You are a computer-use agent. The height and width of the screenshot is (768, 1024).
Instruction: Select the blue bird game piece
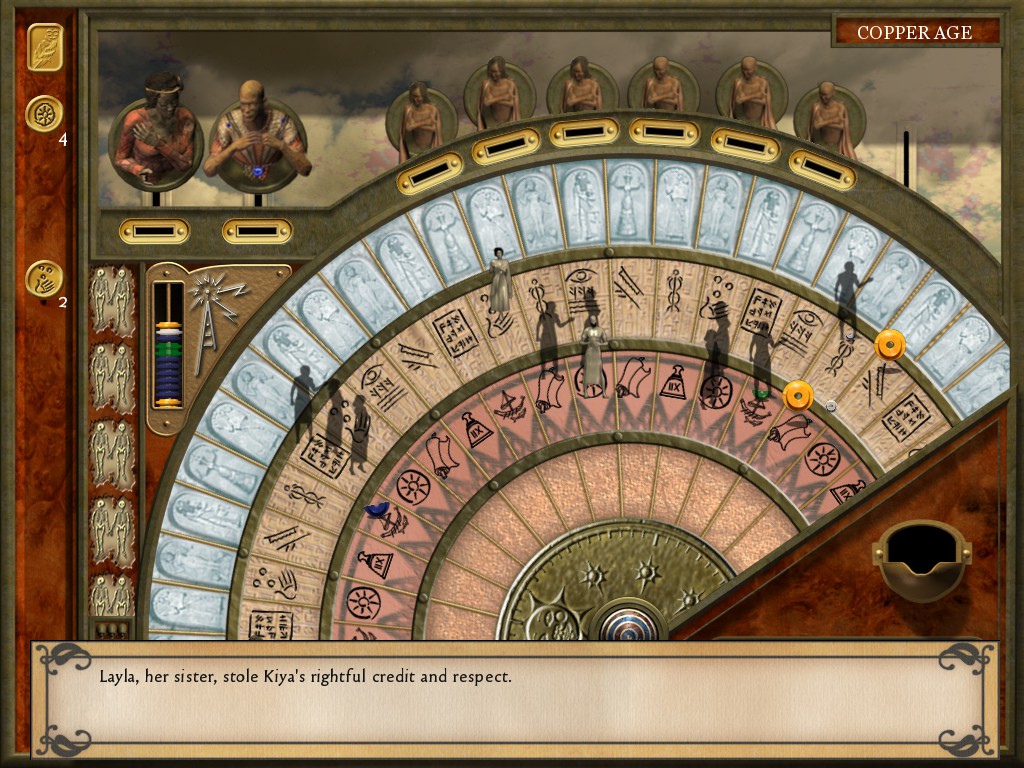[378, 510]
